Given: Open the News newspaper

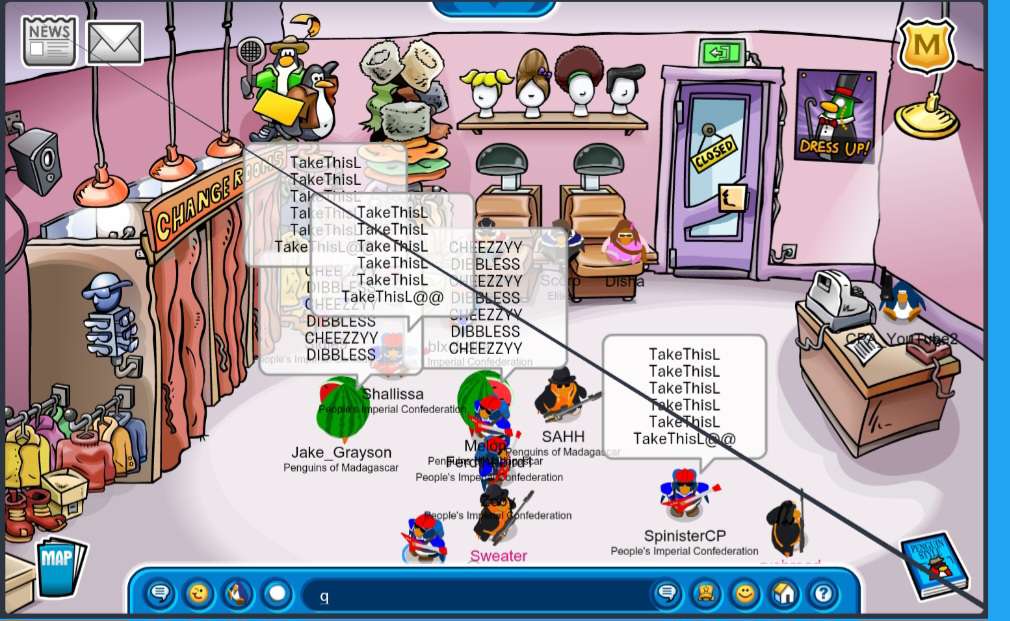Looking at the screenshot, I should [49, 41].
